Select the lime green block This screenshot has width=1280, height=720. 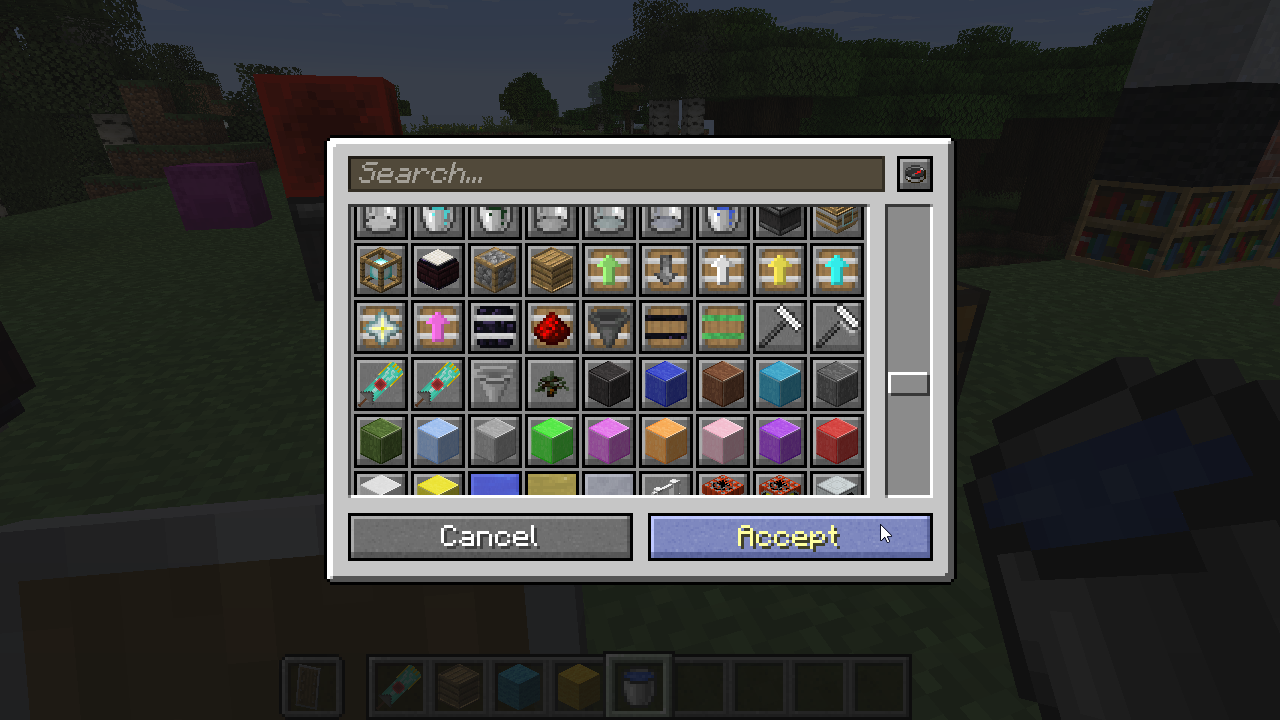point(552,441)
